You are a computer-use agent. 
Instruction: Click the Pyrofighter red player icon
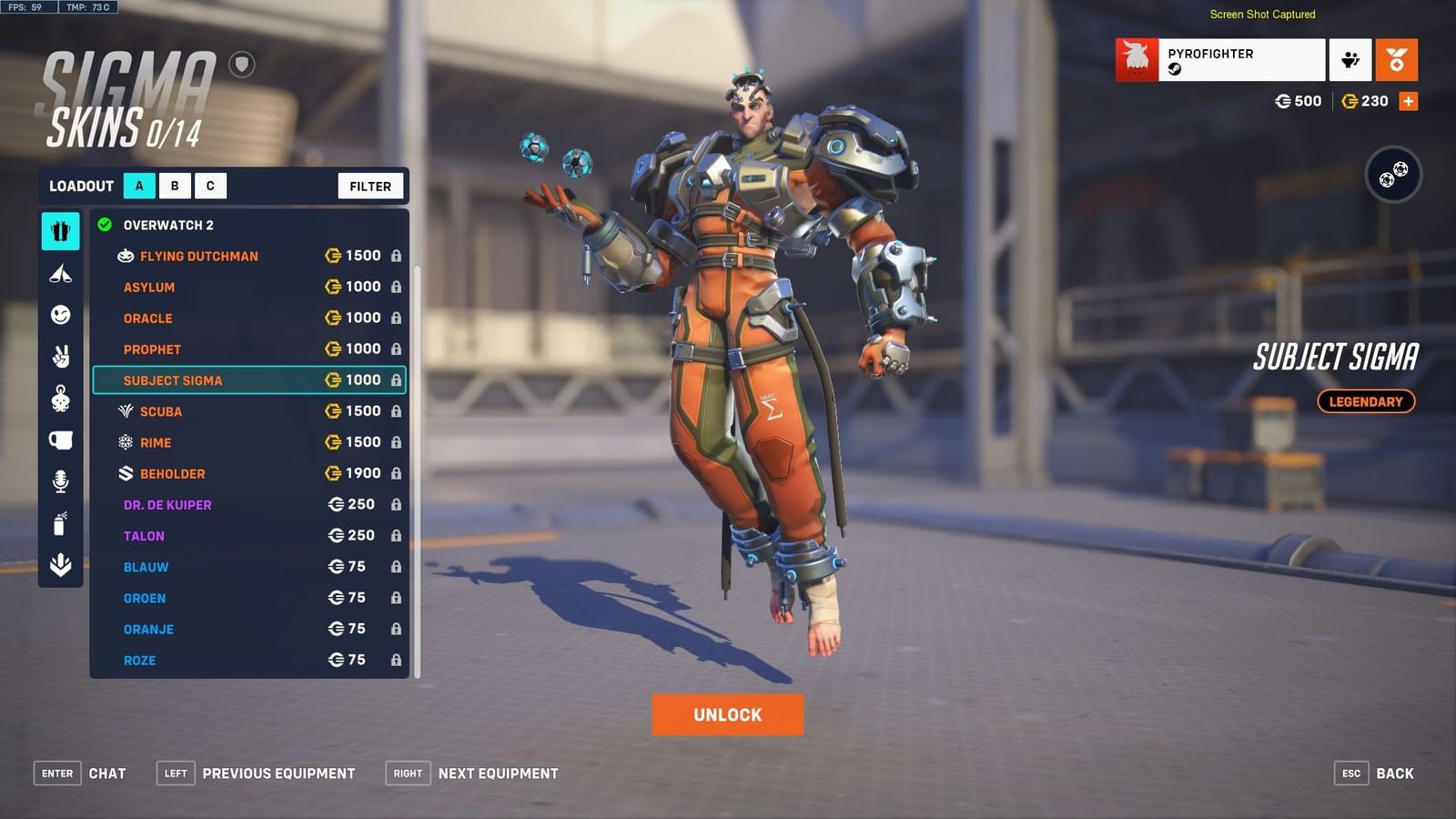1137,58
